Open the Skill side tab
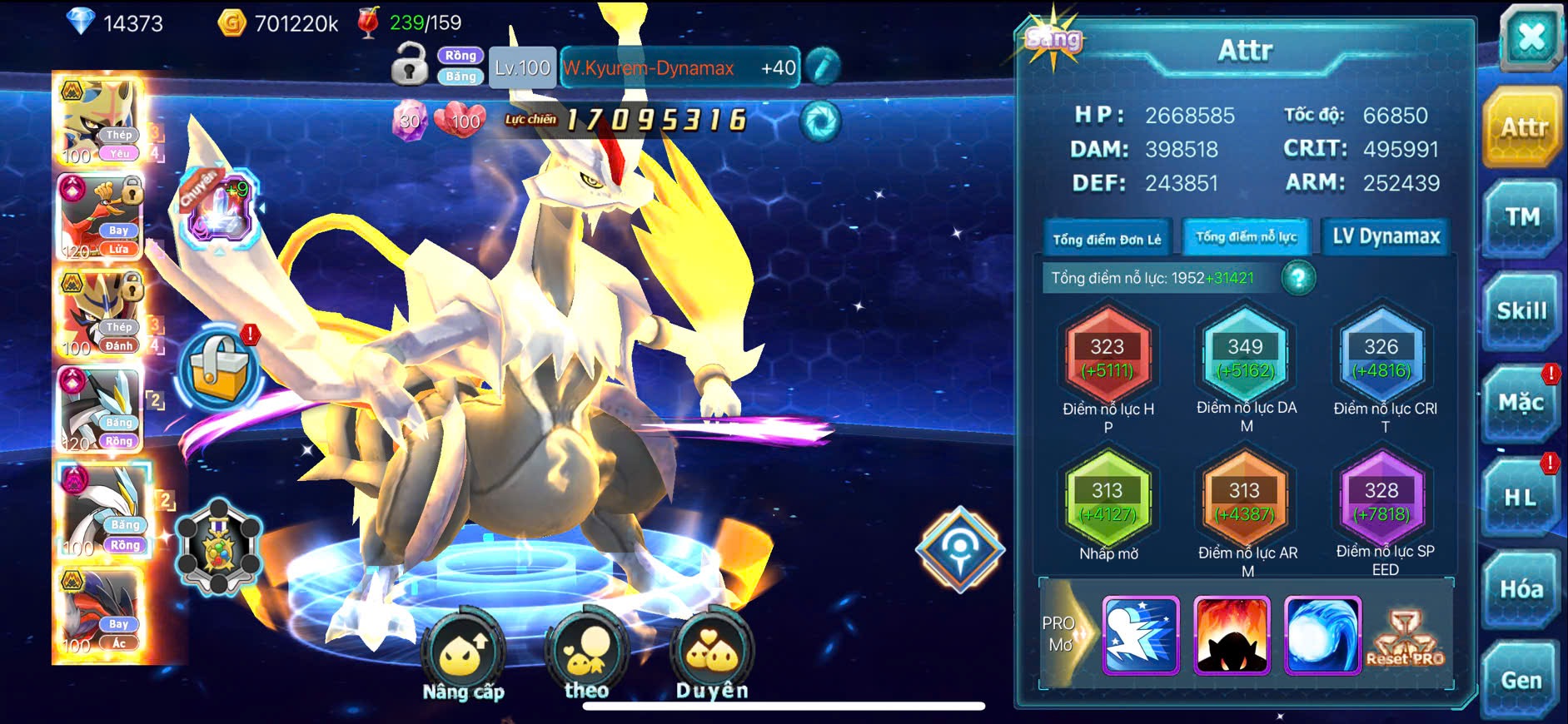 1521,311
